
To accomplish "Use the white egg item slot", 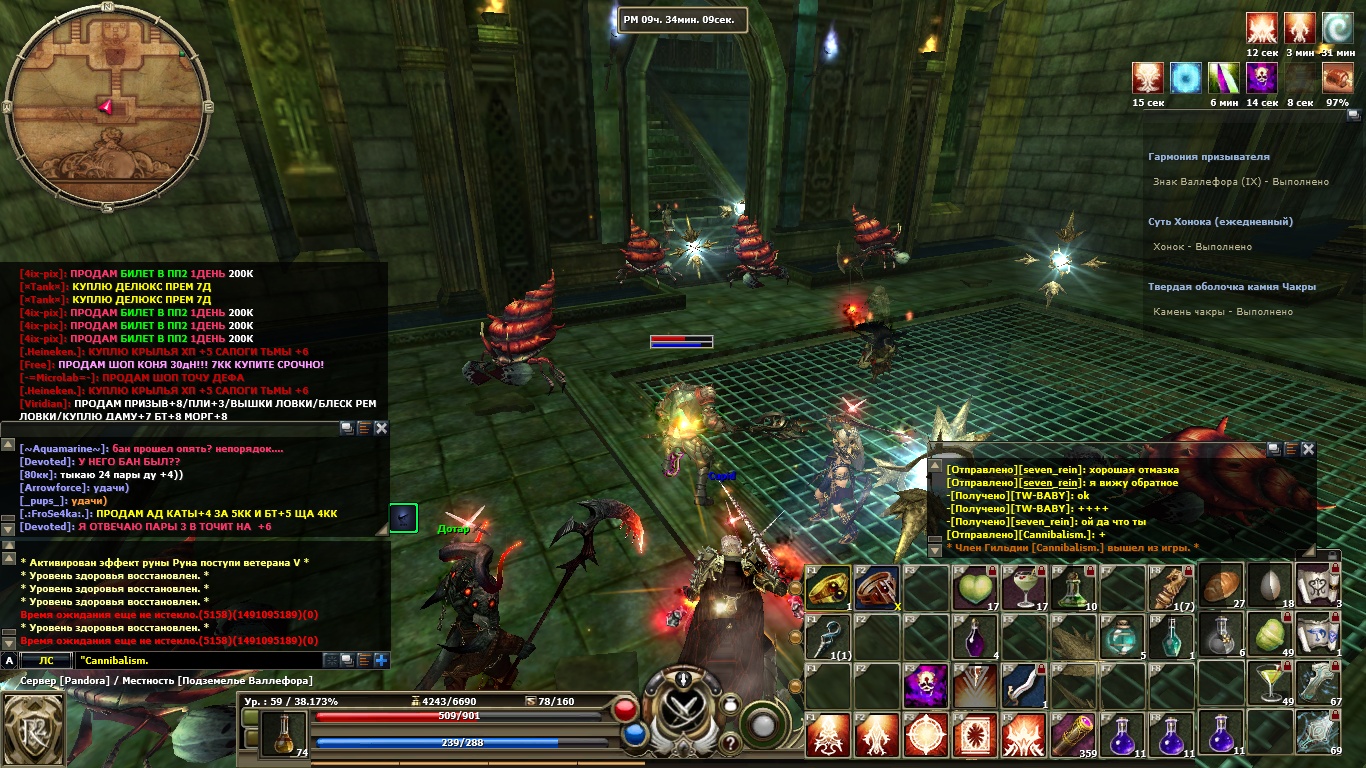I will click(x=1269, y=587).
